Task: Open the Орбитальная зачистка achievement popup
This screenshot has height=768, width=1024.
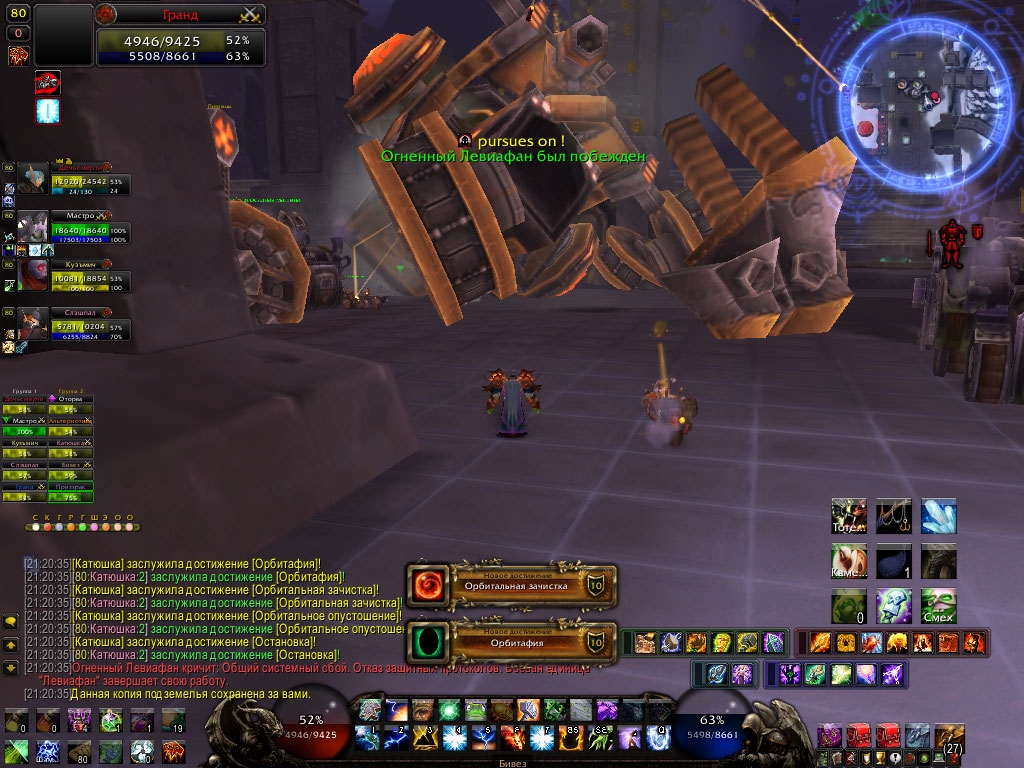Action: 512,585
